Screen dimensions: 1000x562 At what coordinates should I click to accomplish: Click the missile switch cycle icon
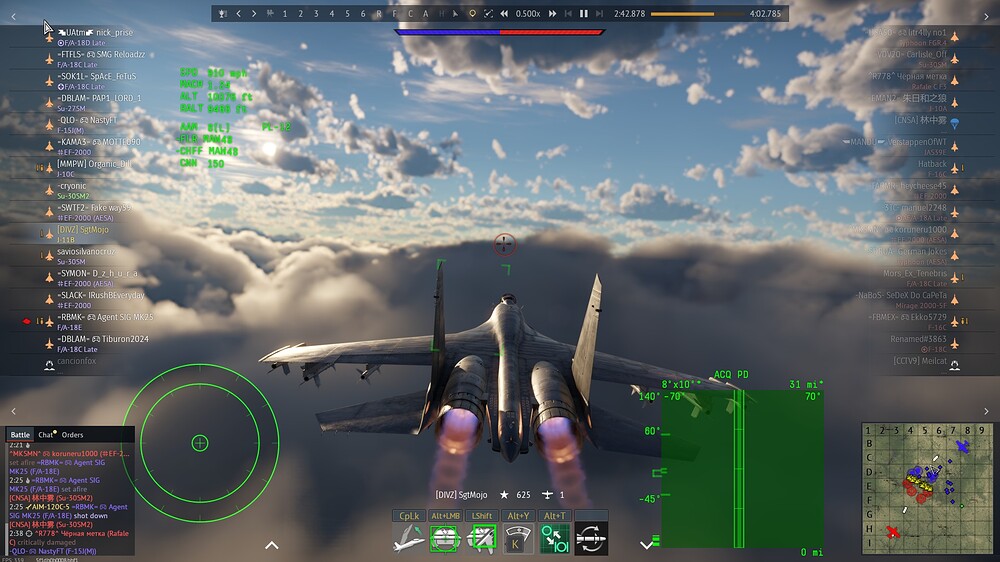(x=592, y=538)
